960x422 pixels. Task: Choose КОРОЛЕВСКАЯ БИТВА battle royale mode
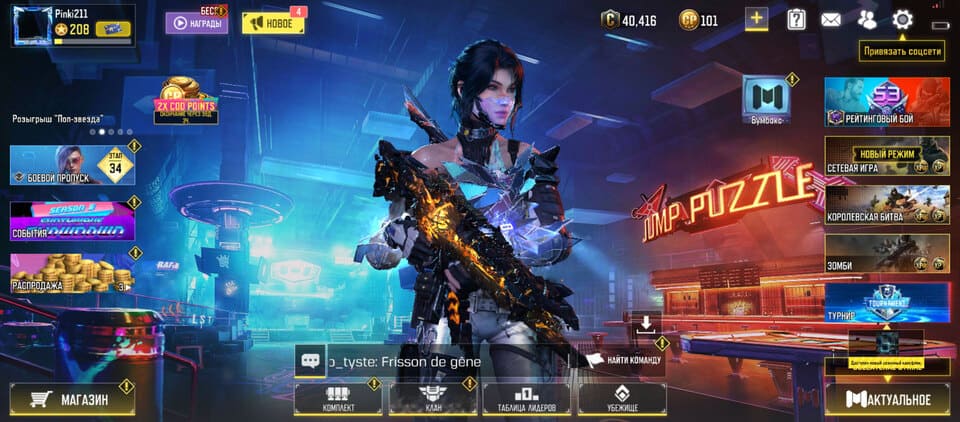coord(886,205)
